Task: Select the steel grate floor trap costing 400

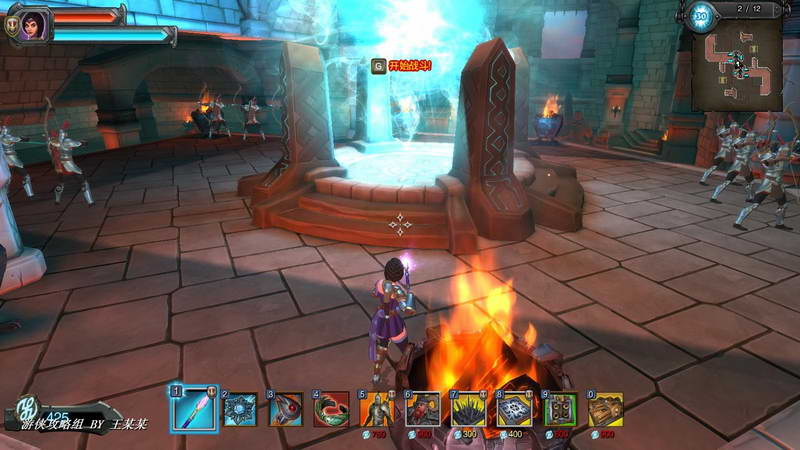Action: (514, 410)
